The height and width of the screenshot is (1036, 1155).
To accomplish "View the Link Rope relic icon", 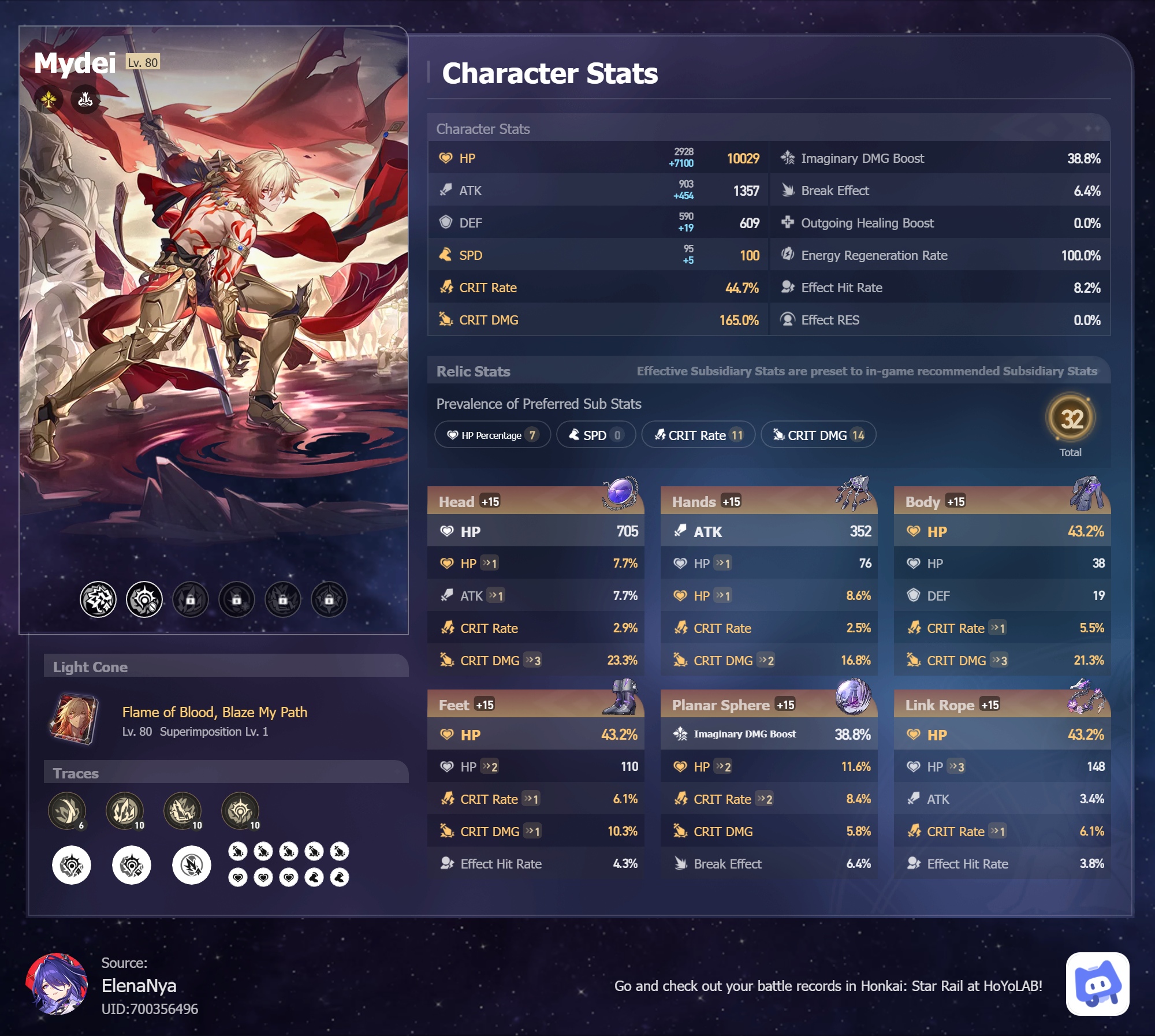I will [x=1086, y=696].
